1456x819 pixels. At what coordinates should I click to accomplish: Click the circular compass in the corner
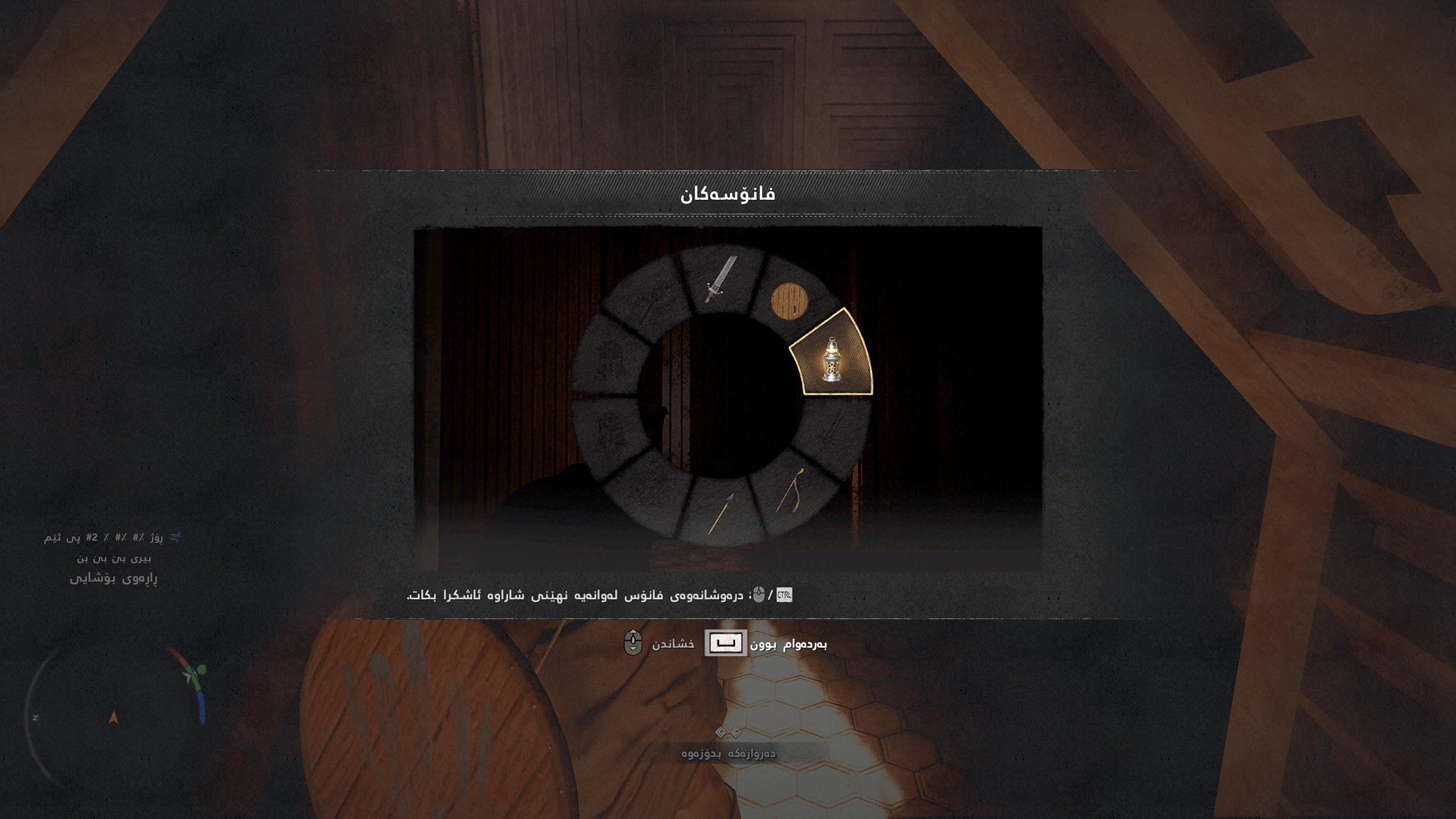click(x=114, y=716)
